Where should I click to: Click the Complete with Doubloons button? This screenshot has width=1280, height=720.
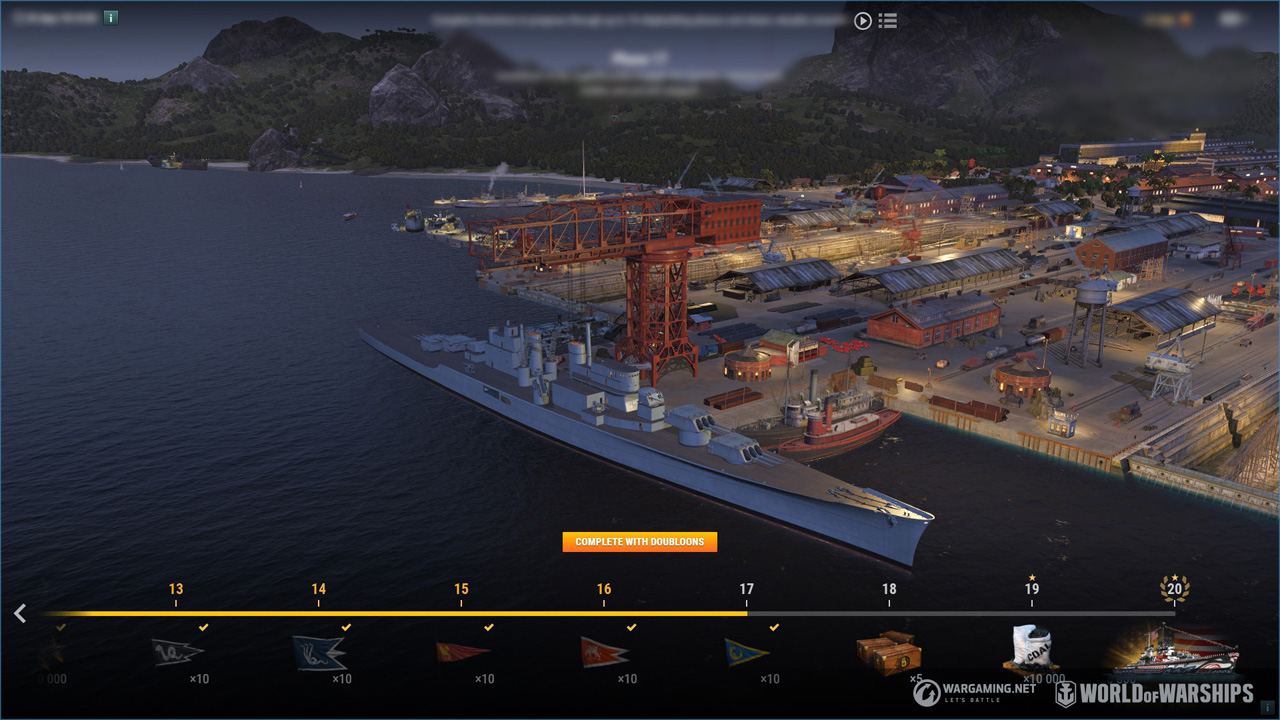[x=640, y=542]
